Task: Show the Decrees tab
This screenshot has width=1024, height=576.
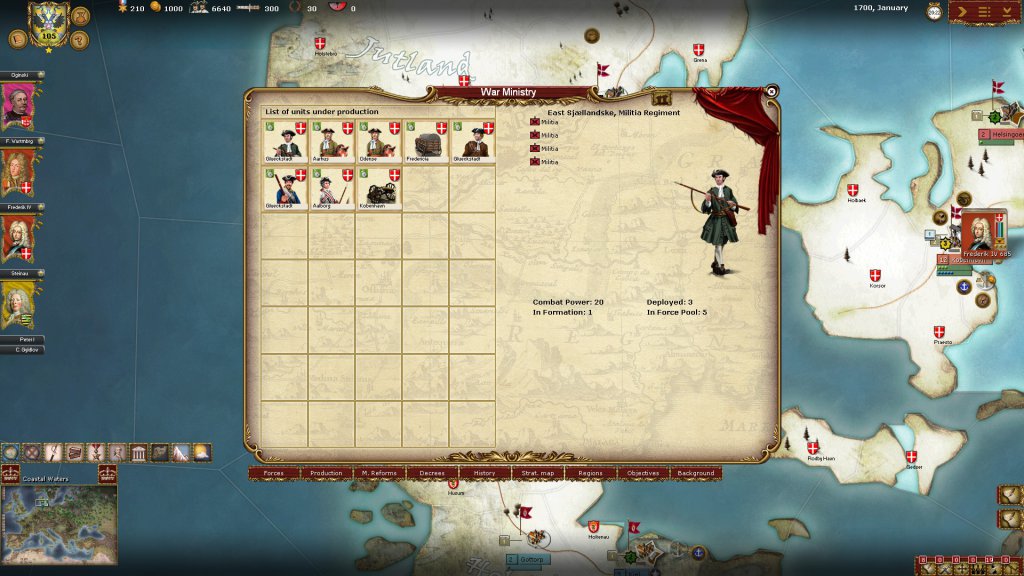Action: click(432, 473)
